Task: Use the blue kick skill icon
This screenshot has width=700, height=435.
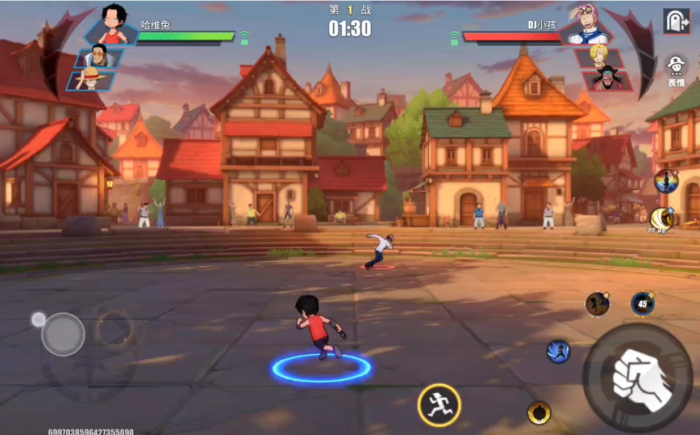Action: tap(558, 351)
